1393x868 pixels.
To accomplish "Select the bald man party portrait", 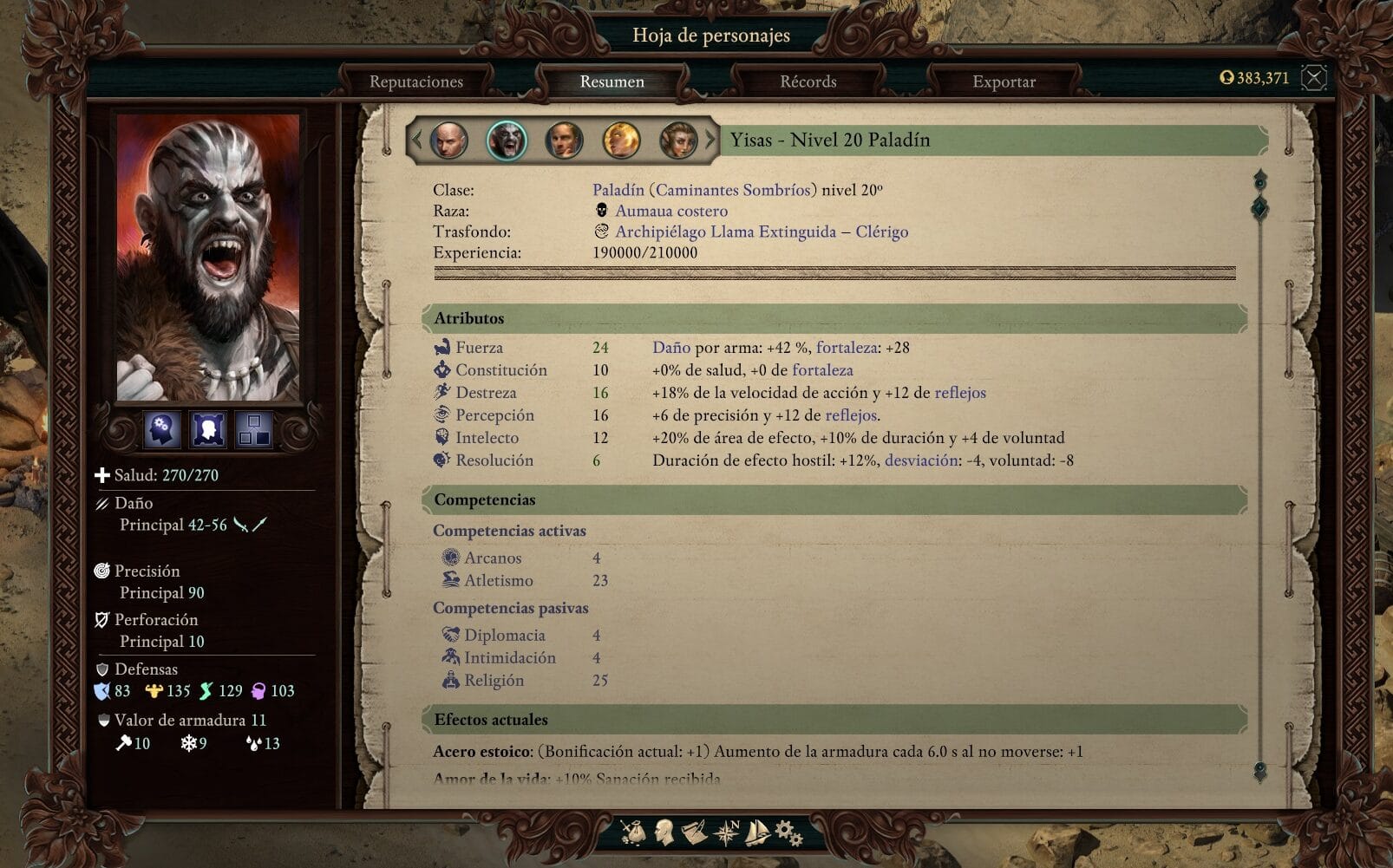I will (x=449, y=140).
